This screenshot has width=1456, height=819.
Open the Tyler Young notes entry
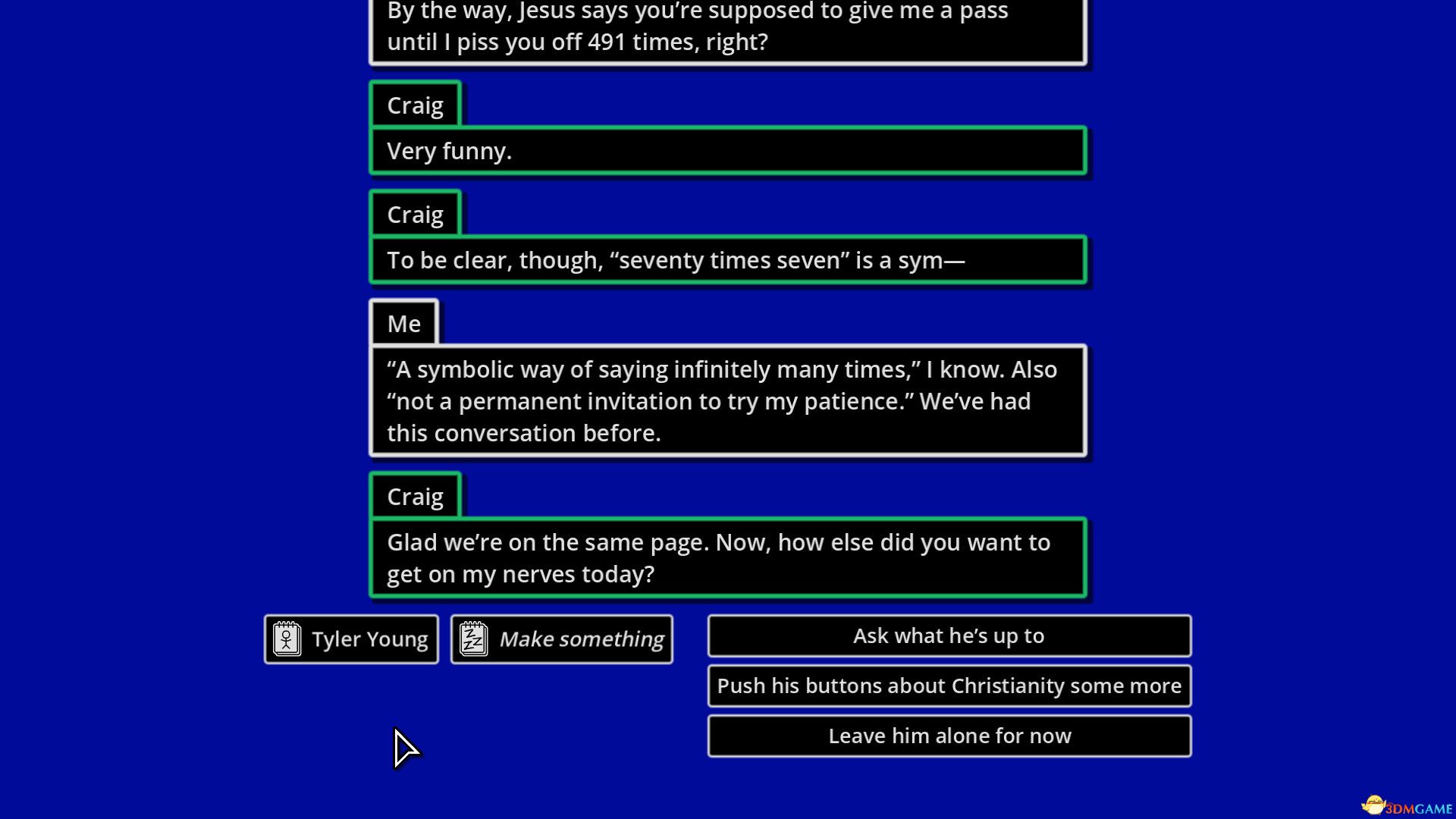pyautogui.click(x=350, y=639)
